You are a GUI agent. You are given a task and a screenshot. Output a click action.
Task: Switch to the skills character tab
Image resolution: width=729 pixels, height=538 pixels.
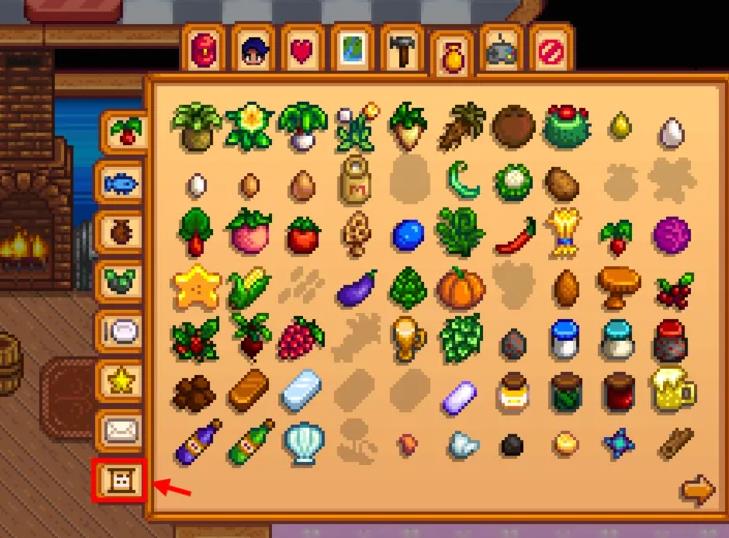252,50
